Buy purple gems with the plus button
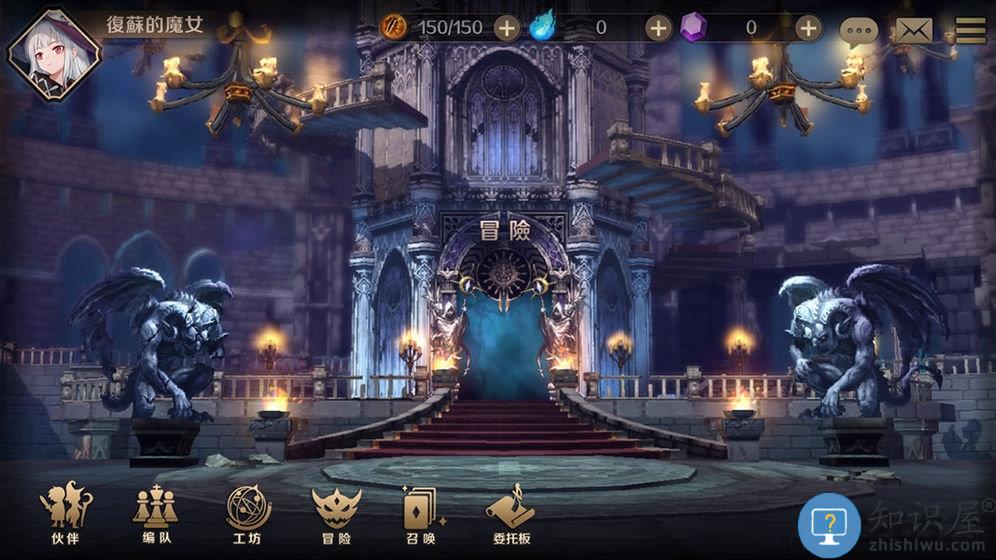Screen dimensions: 996x560 pyautogui.click(x=809, y=28)
